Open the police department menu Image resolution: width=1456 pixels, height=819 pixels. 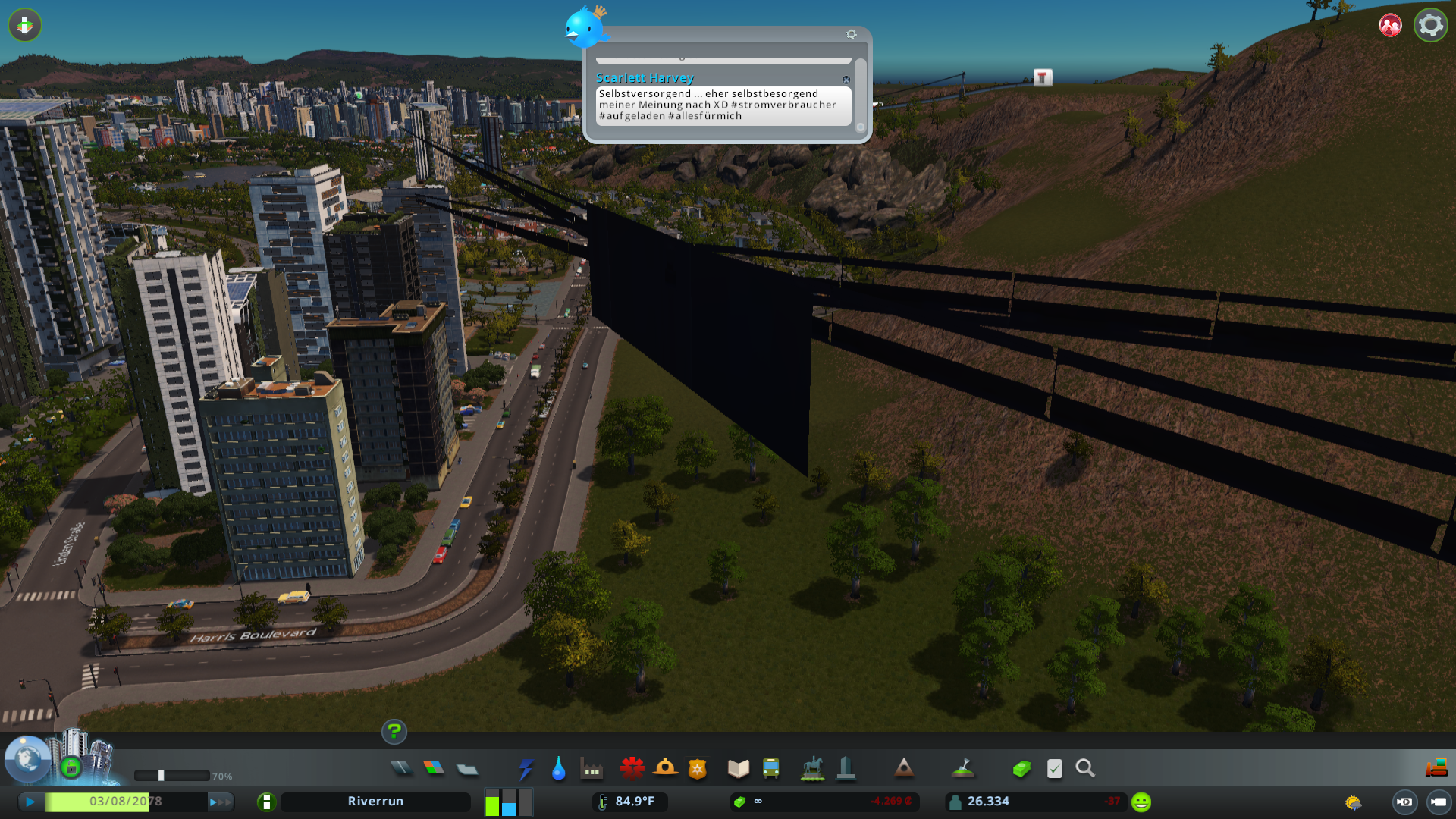pyautogui.click(x=697, y=768)
